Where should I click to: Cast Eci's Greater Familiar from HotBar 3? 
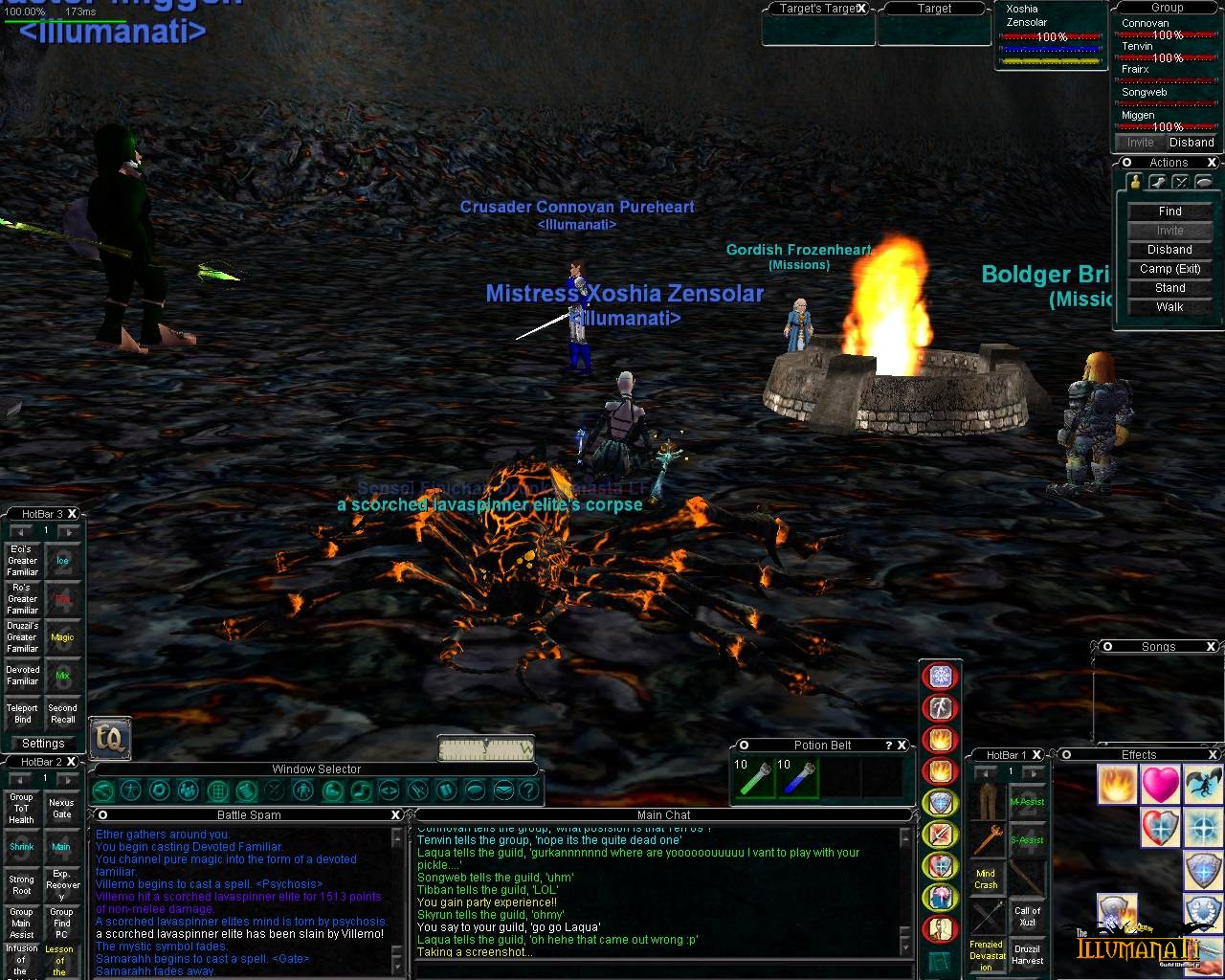click(23, 561)
